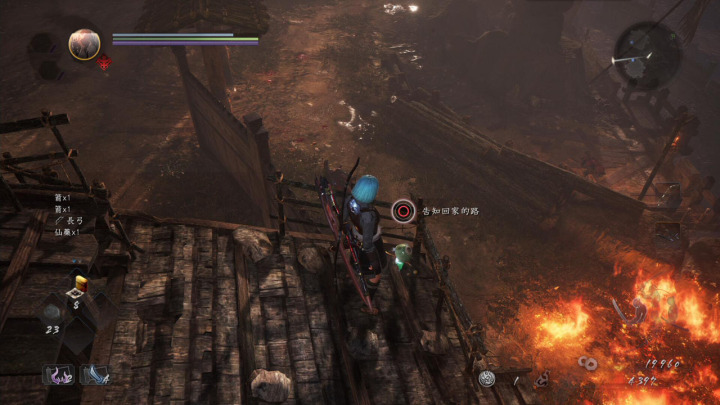Choose the red target gesture icon

[x=403, y=211]
